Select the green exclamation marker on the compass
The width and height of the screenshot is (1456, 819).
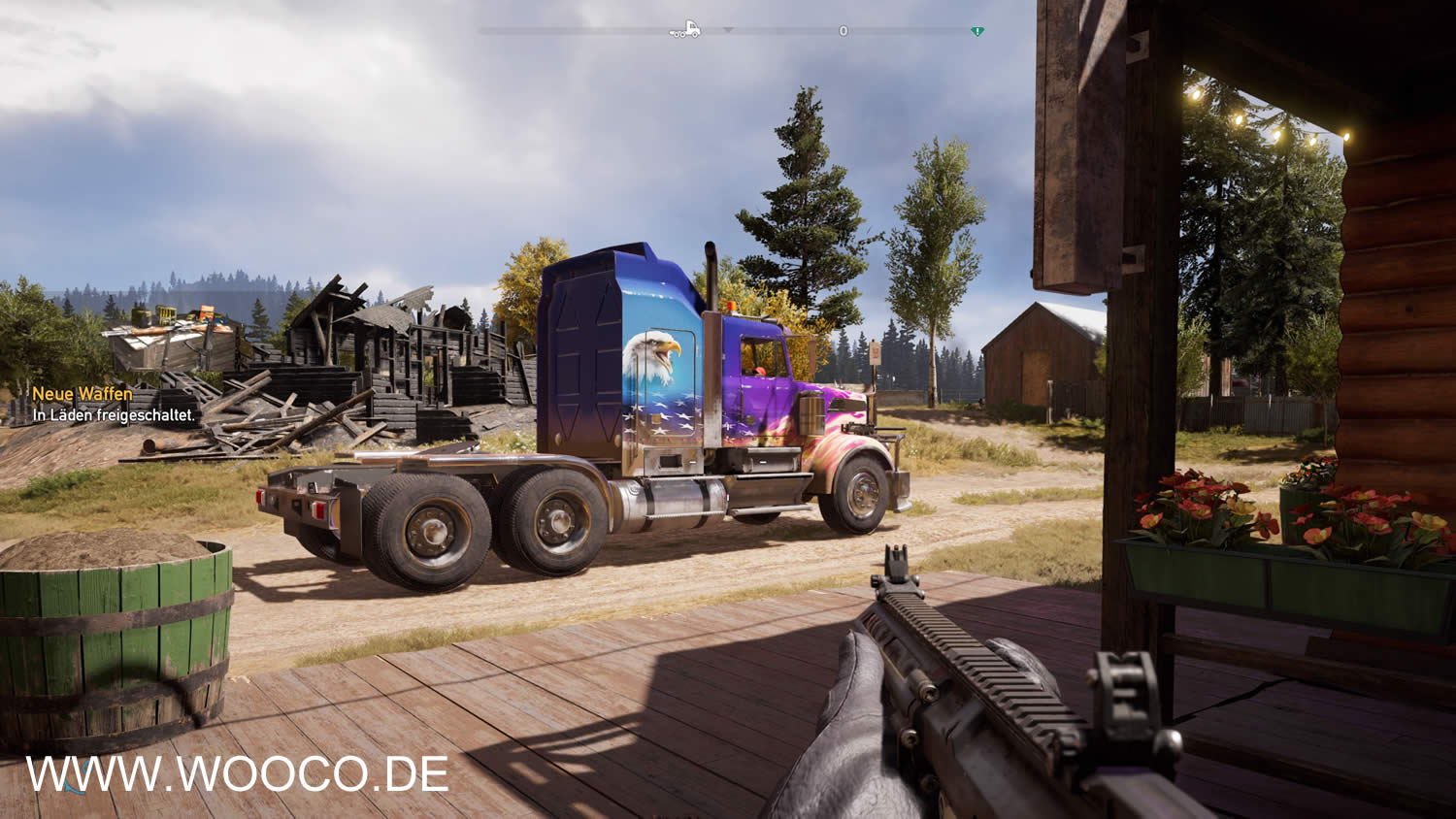click(977, 31)
